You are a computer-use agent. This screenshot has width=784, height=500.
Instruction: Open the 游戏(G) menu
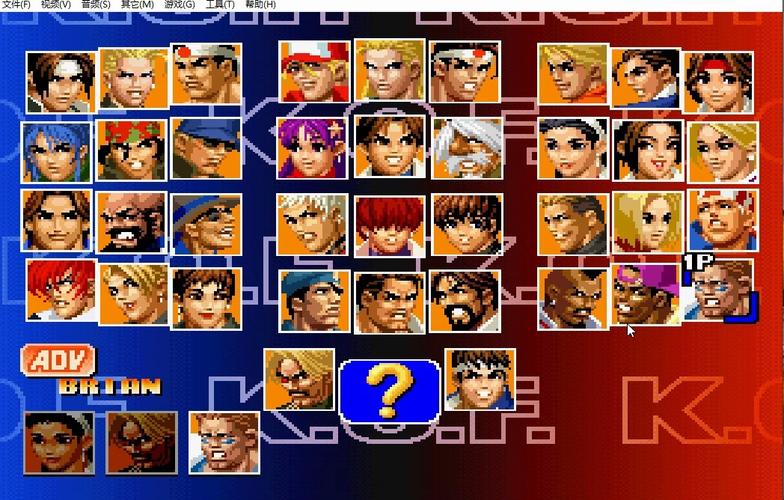[181, 5]
